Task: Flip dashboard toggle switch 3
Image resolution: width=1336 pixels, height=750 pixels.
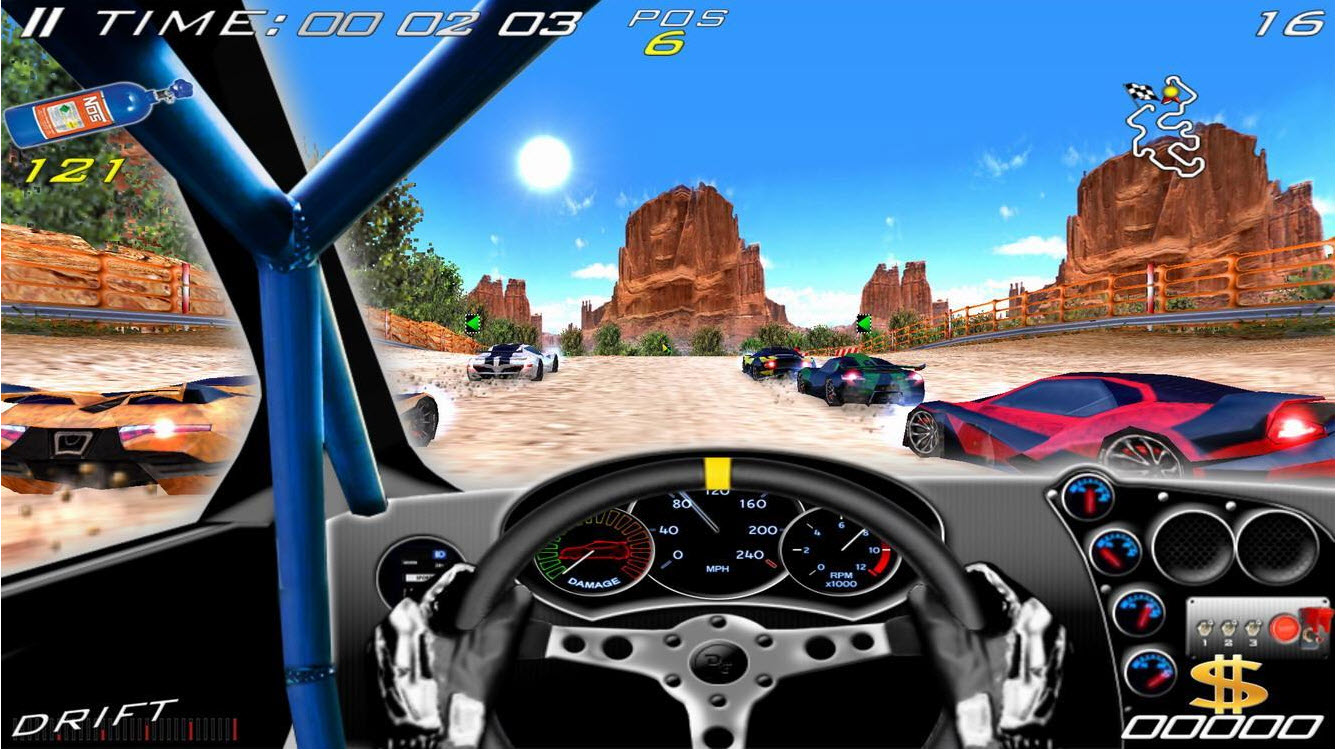Action: (x=1253, y=628)
